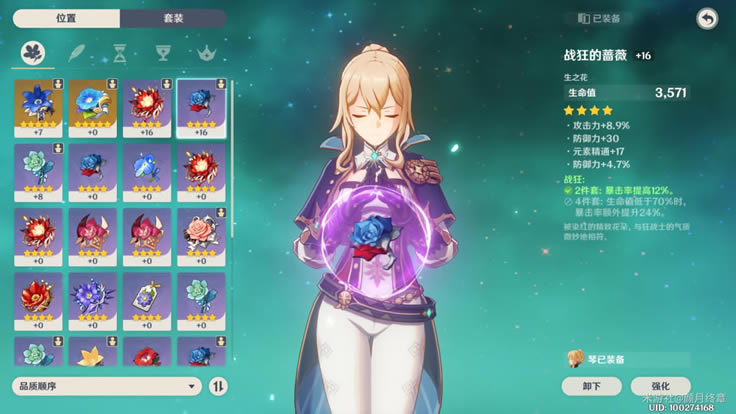736x414 pixels.
Task: Select the +7 blue flower artifact
Action: click(39, 107)
